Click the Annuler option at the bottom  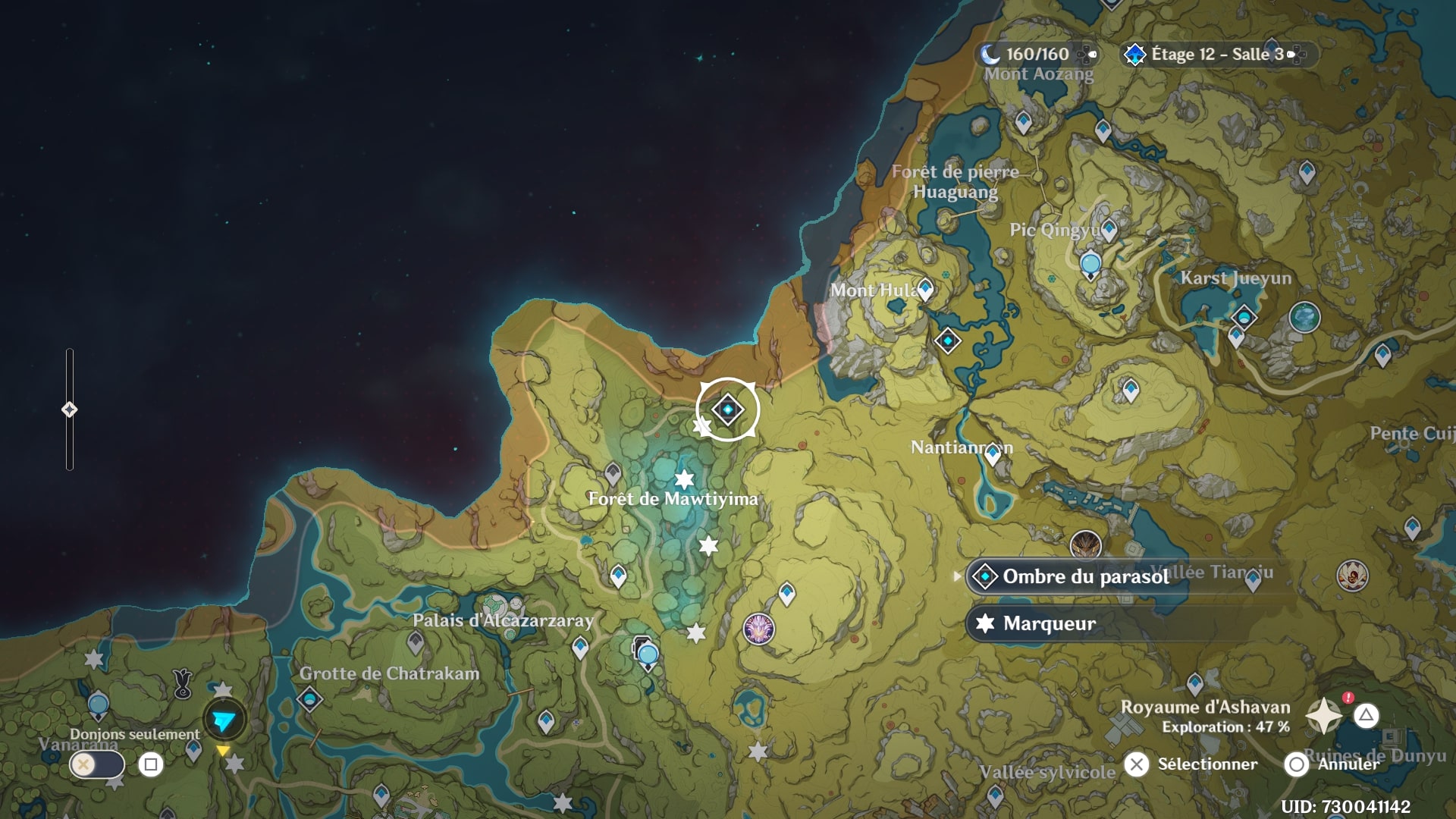(1294, 764)
